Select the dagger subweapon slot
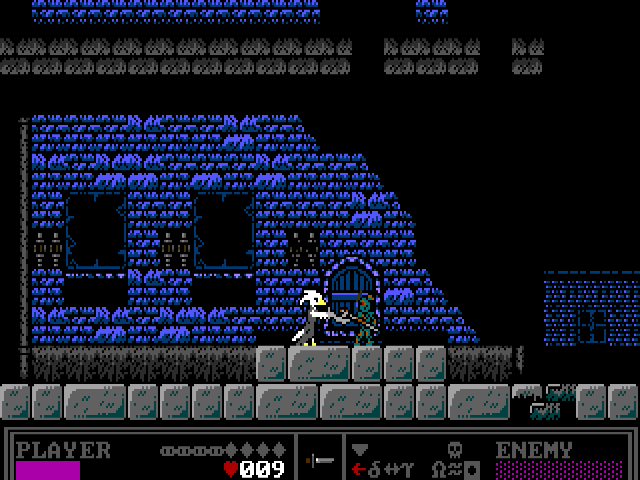640x480 pixels. [x=320, y=460]
